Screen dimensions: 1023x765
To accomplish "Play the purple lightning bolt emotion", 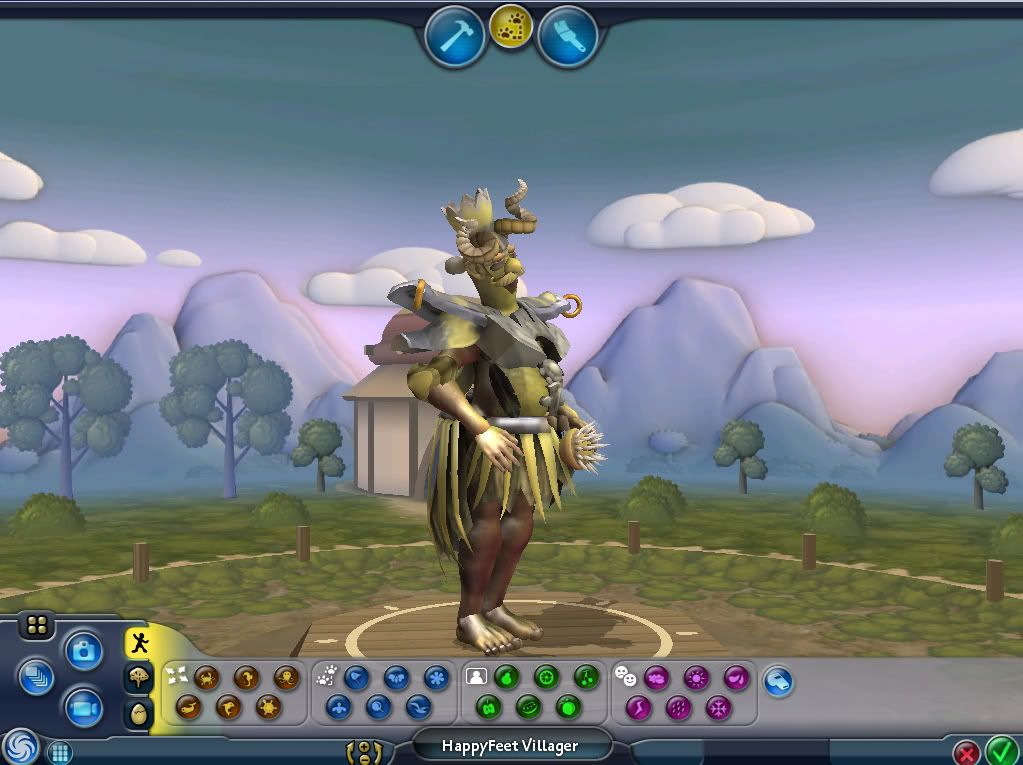I will (639, 708).
